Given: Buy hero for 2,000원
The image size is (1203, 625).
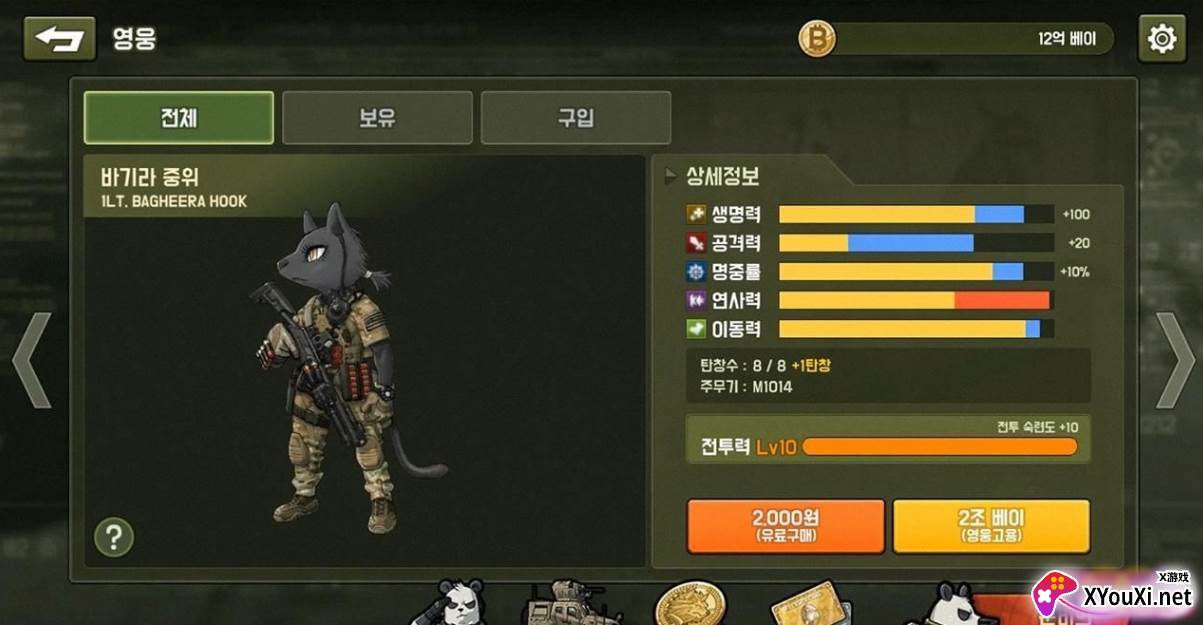Looking at the screenshot, I should click(x=785, y=526).
